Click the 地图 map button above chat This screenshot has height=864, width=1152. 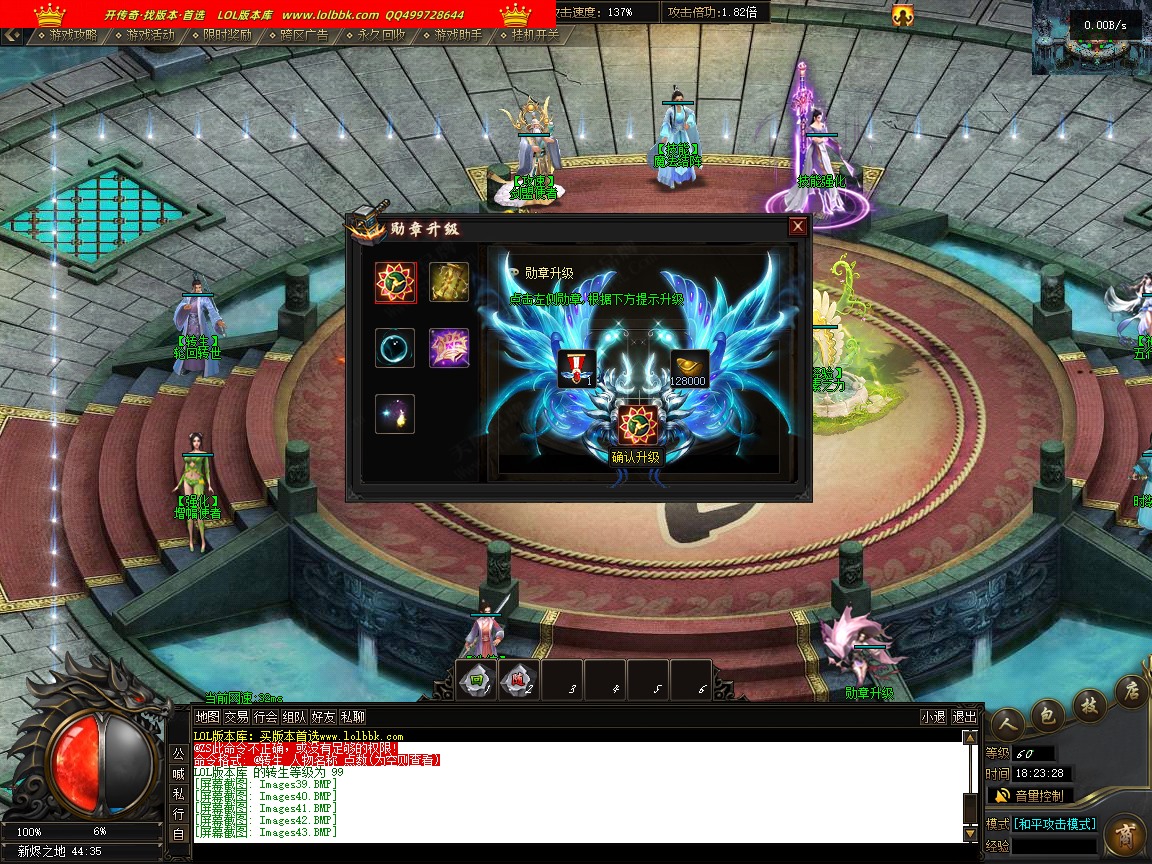pyautogui.click(x=207, y=717)
